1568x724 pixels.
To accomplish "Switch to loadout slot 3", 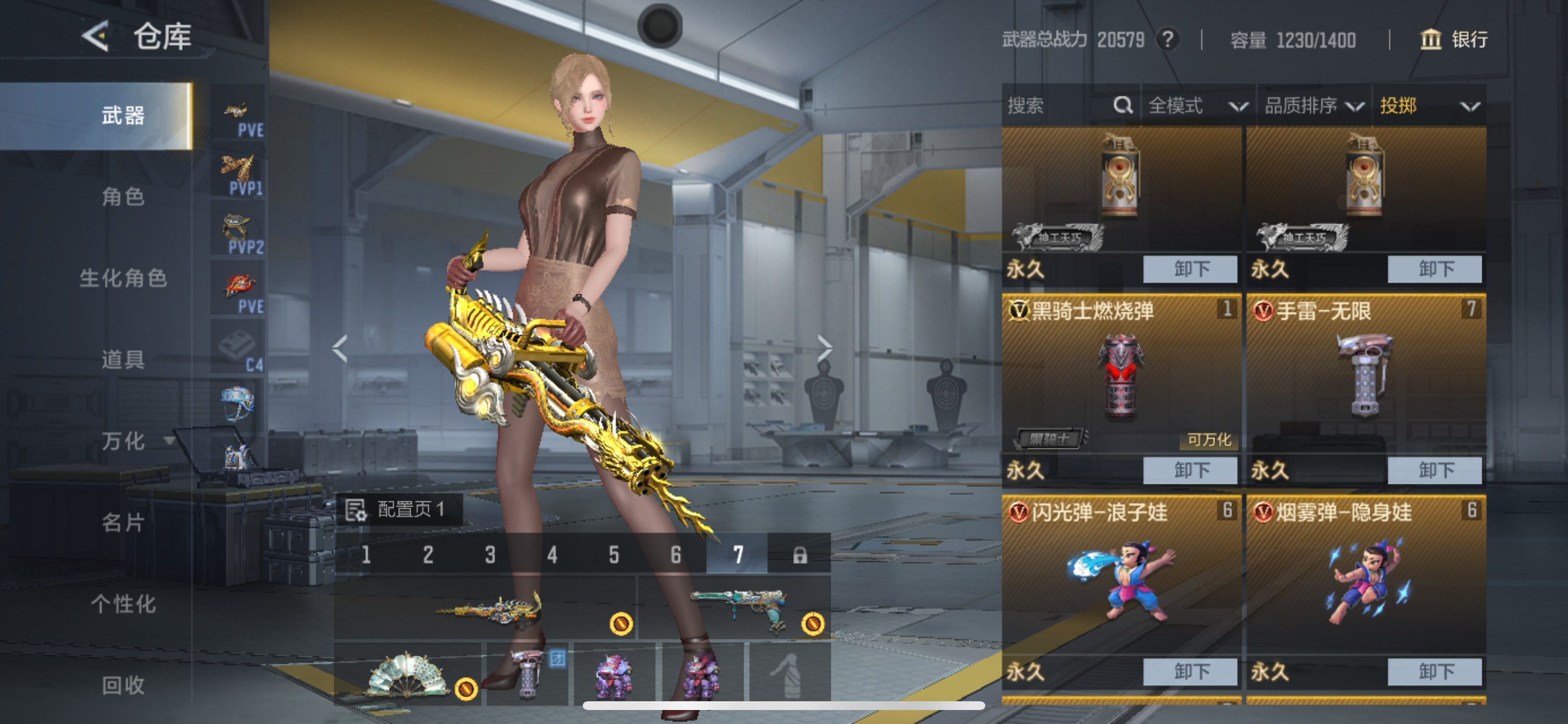I will 490,554.
